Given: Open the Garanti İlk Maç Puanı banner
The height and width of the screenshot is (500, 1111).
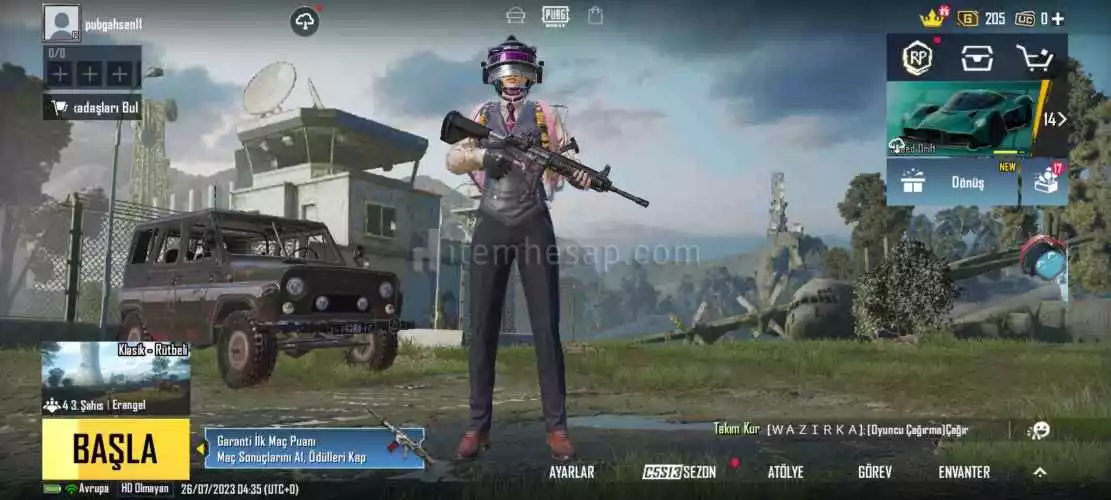Looking at the screenshot, I should (315, 449).
